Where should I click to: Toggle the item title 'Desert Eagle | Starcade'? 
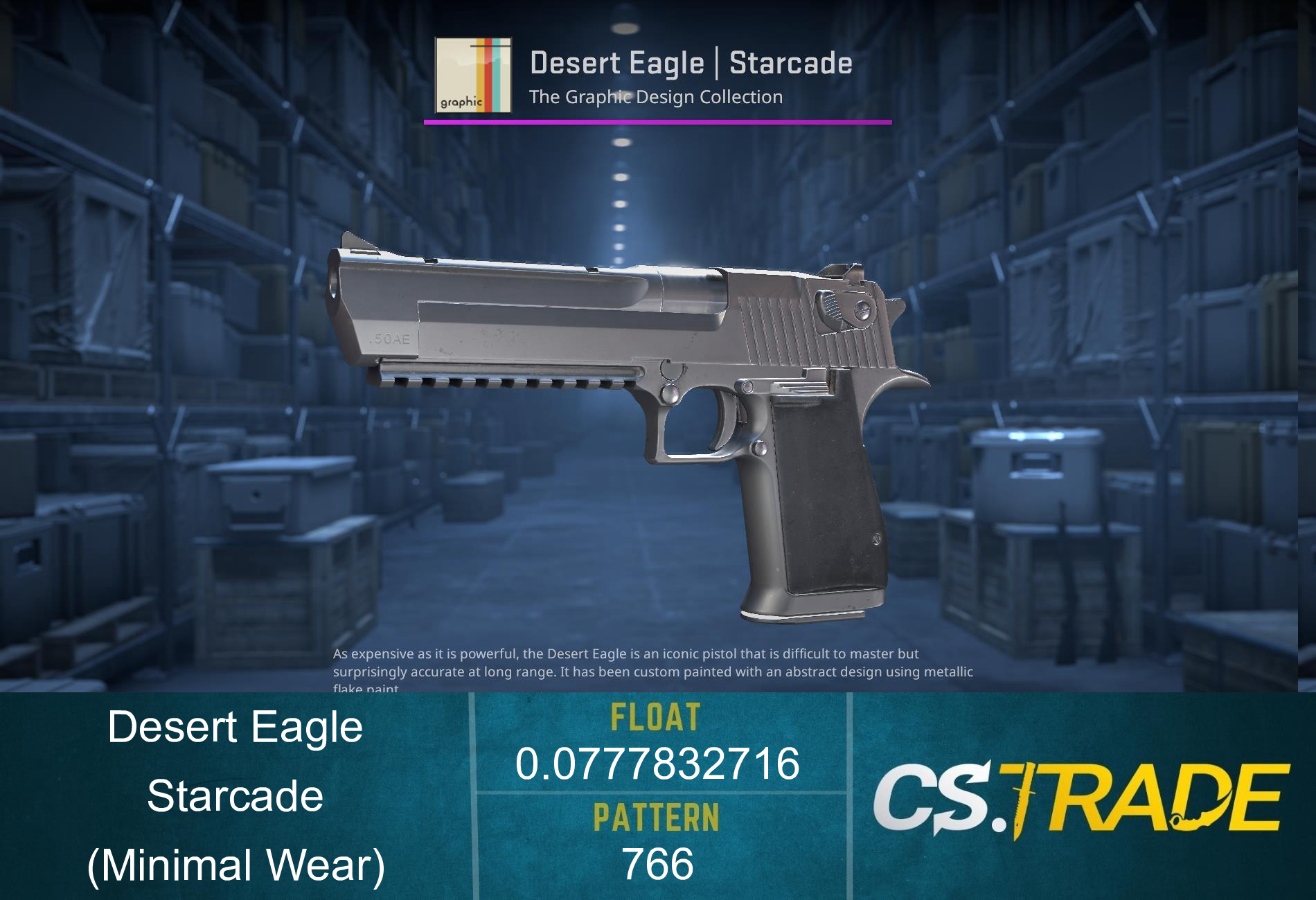691,64
